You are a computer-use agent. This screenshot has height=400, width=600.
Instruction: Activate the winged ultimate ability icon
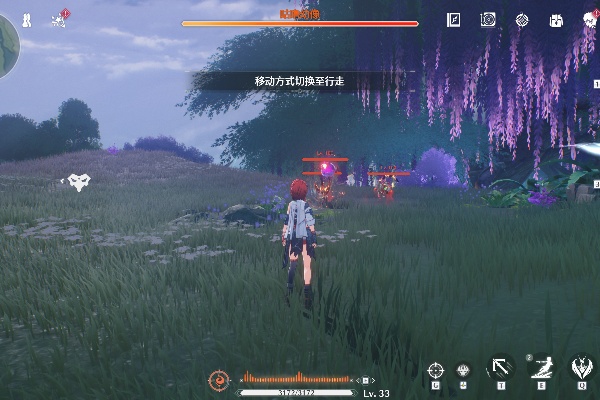581,368
